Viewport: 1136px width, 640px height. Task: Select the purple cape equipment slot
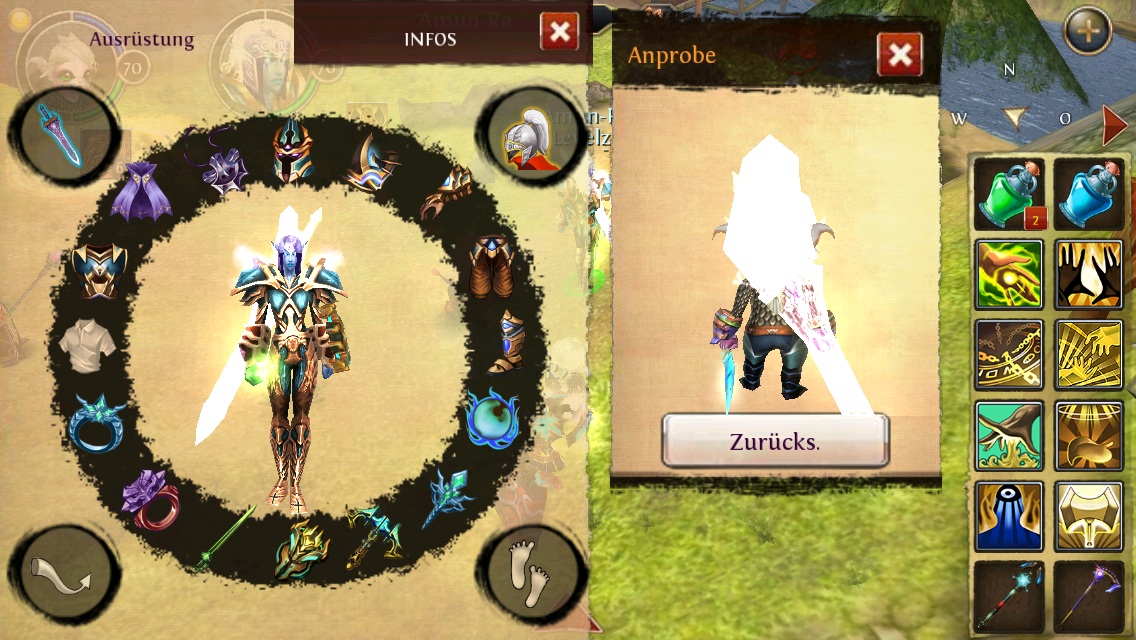(141, 191)
